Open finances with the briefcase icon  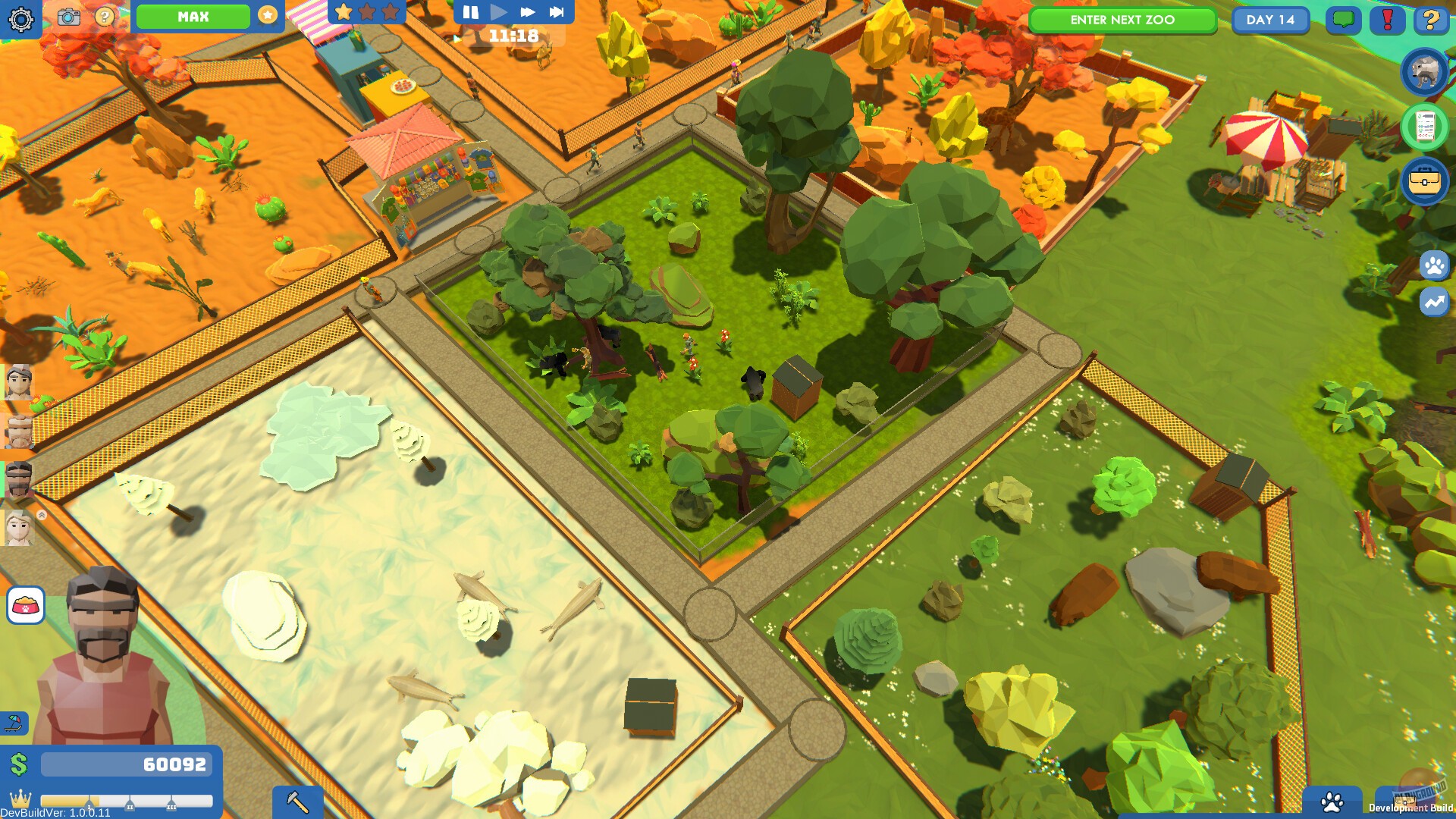[x=1426, y=182]
